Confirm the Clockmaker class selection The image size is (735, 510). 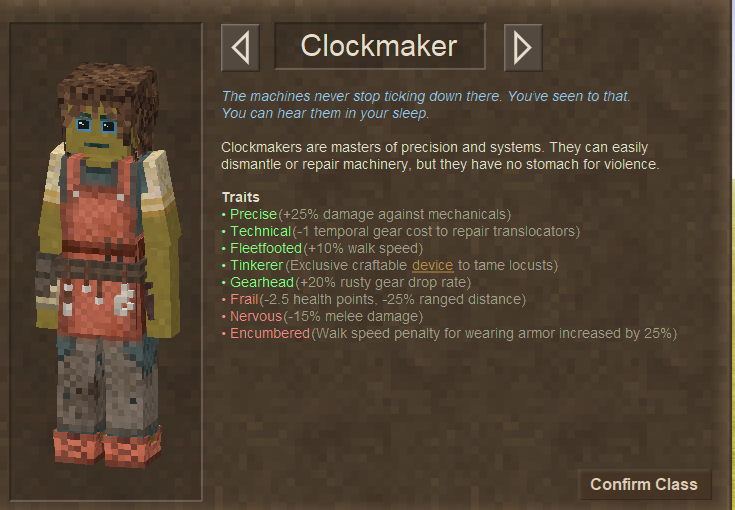[644, 484]
